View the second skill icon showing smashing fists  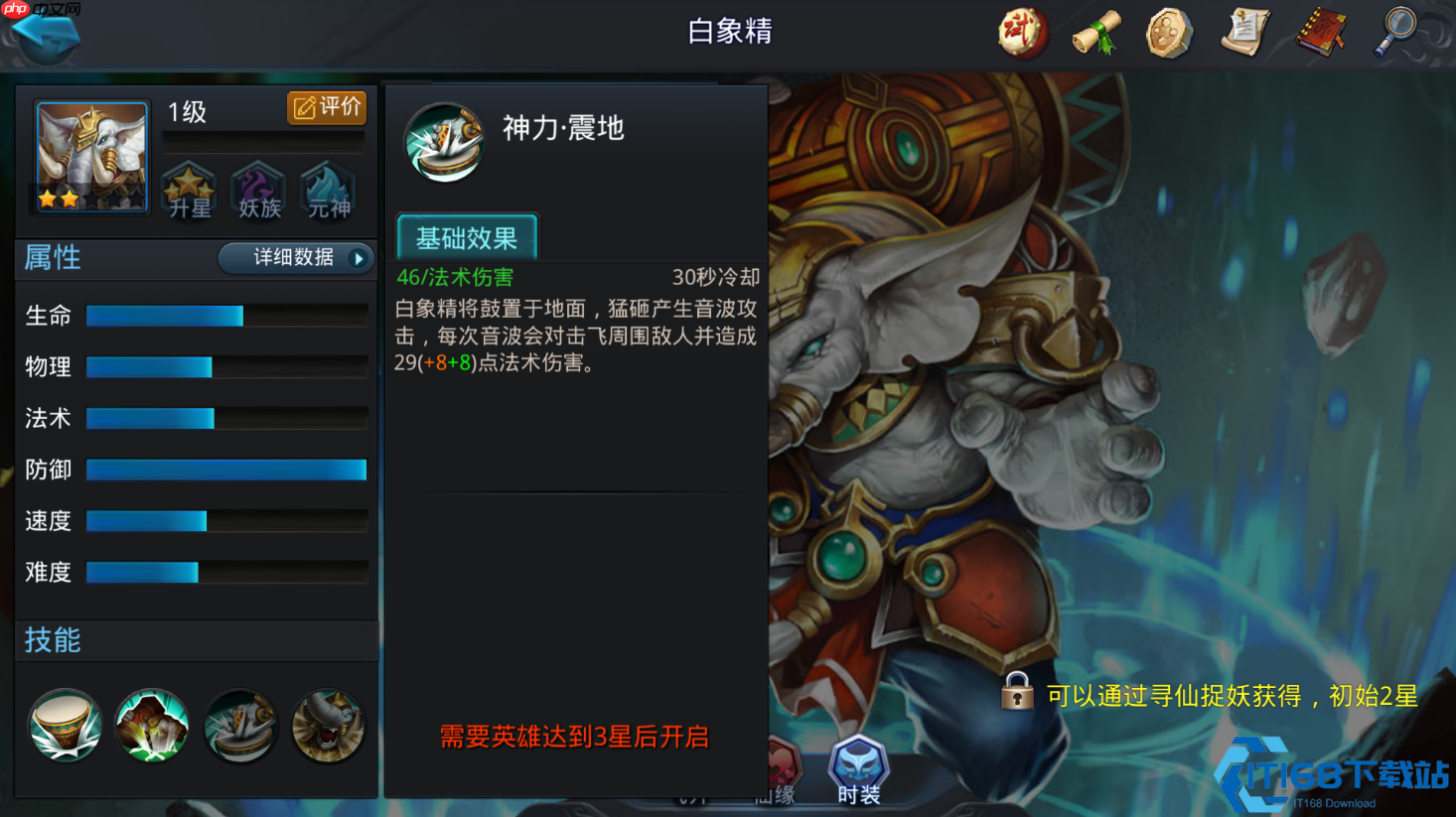[151, 726]
